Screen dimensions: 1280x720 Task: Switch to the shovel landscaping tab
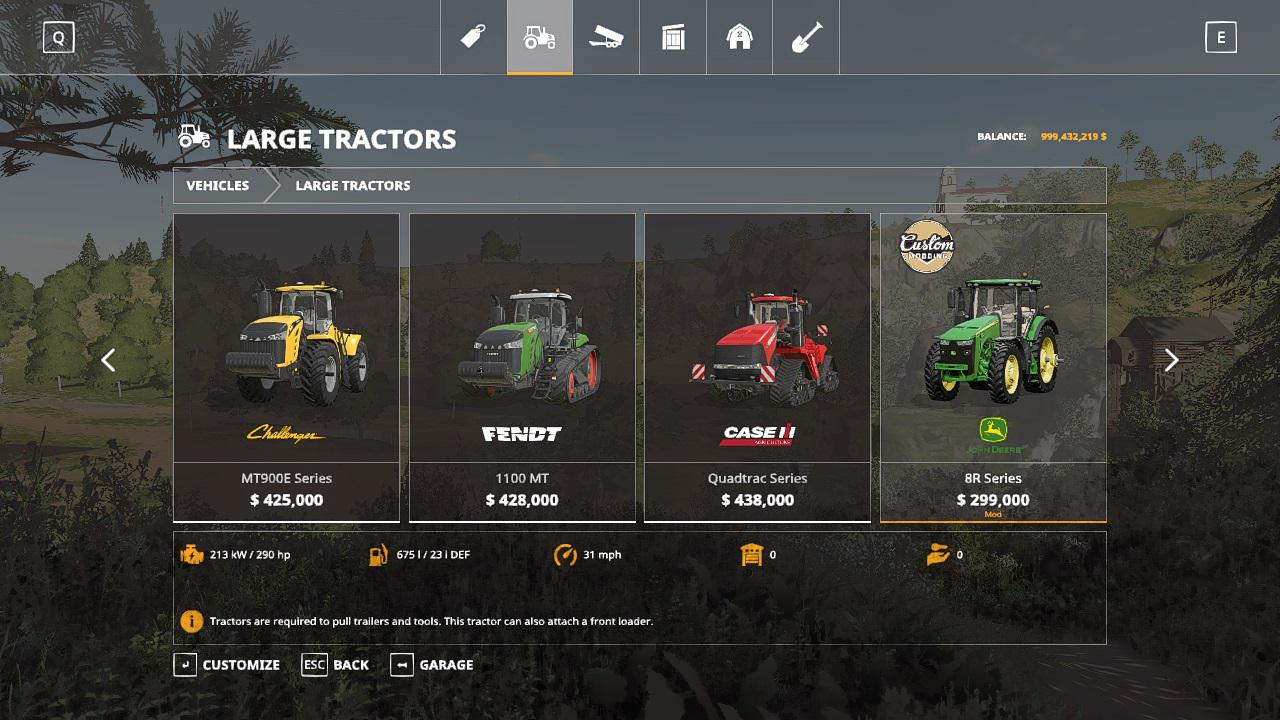pos(806,37)
